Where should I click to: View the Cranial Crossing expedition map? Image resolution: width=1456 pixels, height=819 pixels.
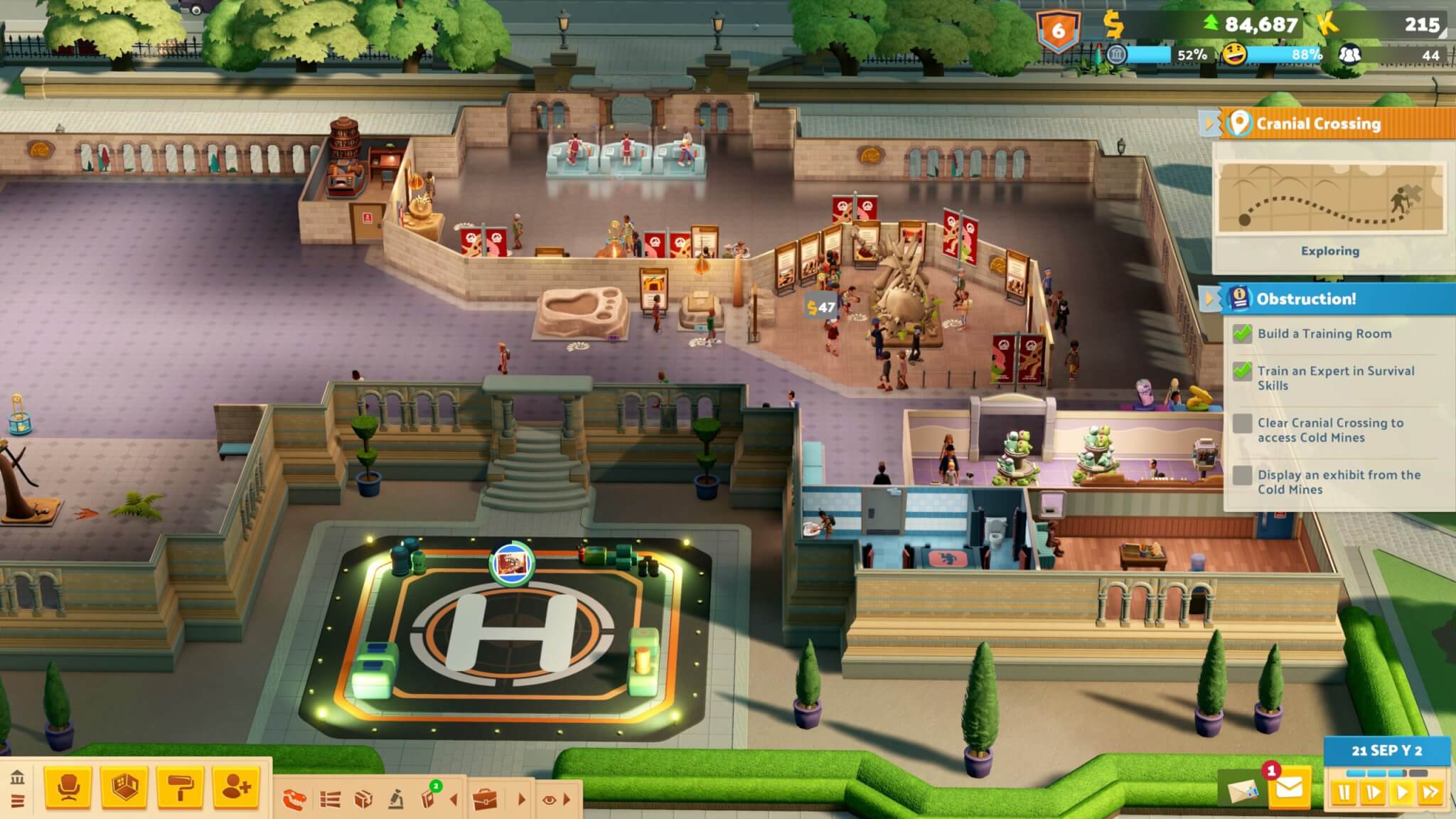(1329, 198)
